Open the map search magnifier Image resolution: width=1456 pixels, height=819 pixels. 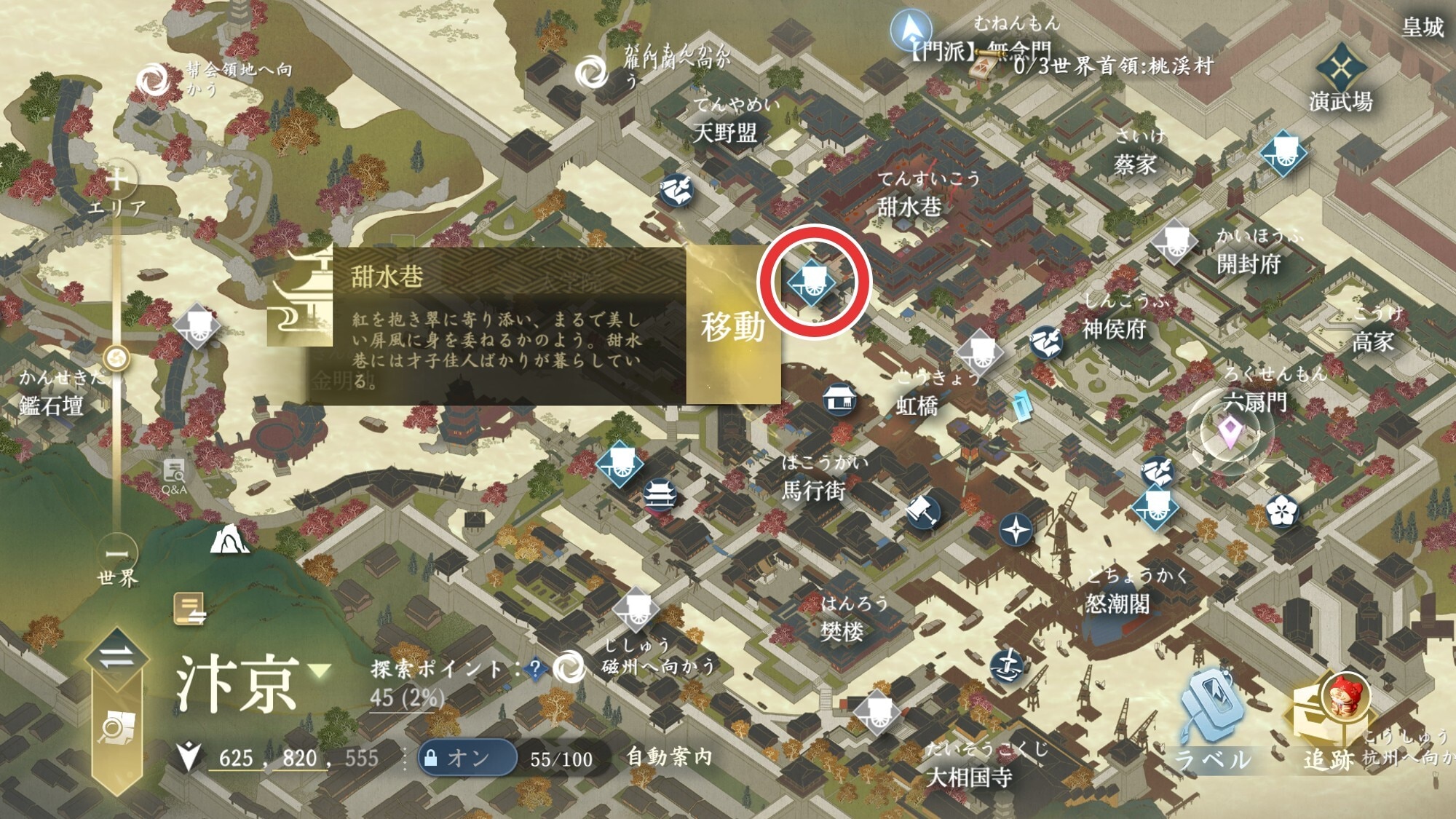point(116,727)
